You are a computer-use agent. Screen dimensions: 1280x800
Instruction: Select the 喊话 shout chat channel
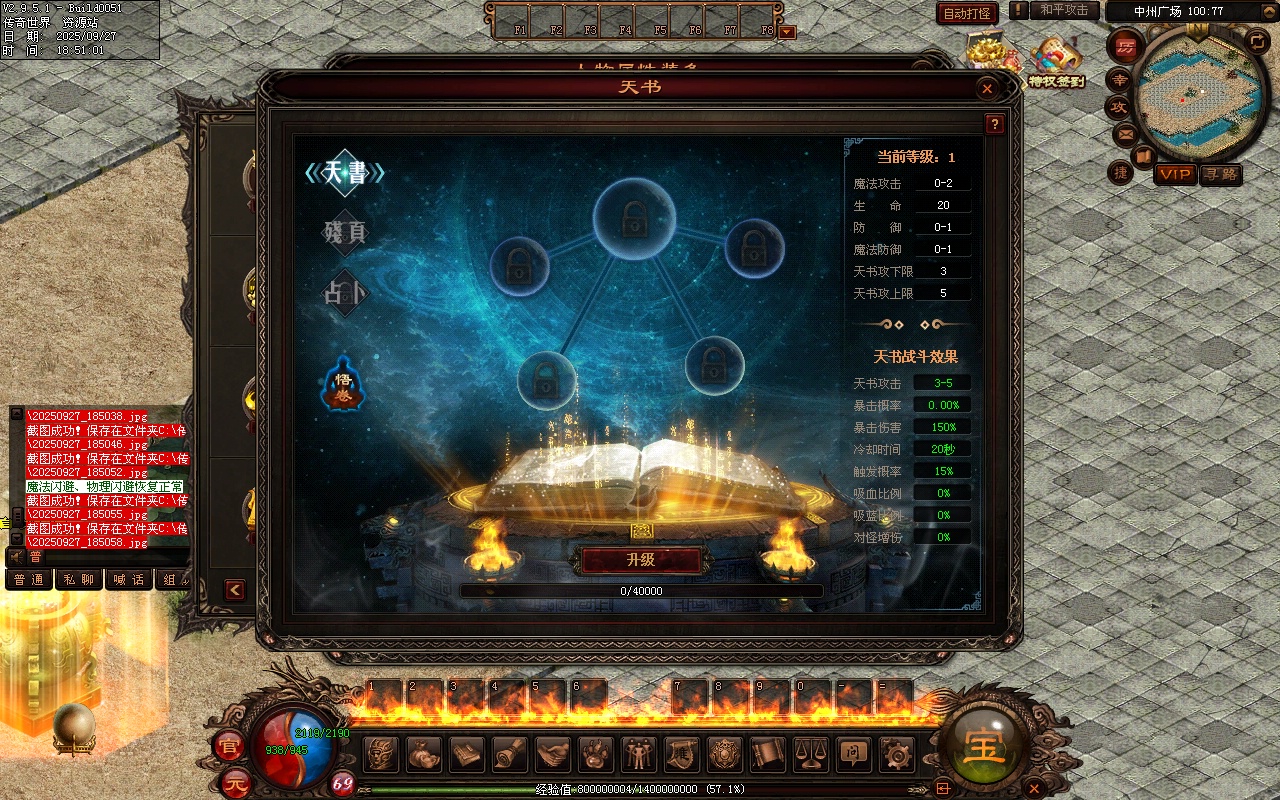[x=128, y=580]
